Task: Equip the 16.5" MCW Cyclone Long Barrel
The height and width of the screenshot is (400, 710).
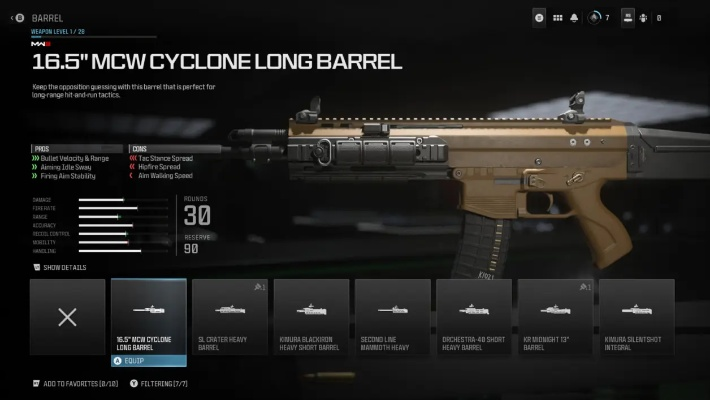Action: 148,360
